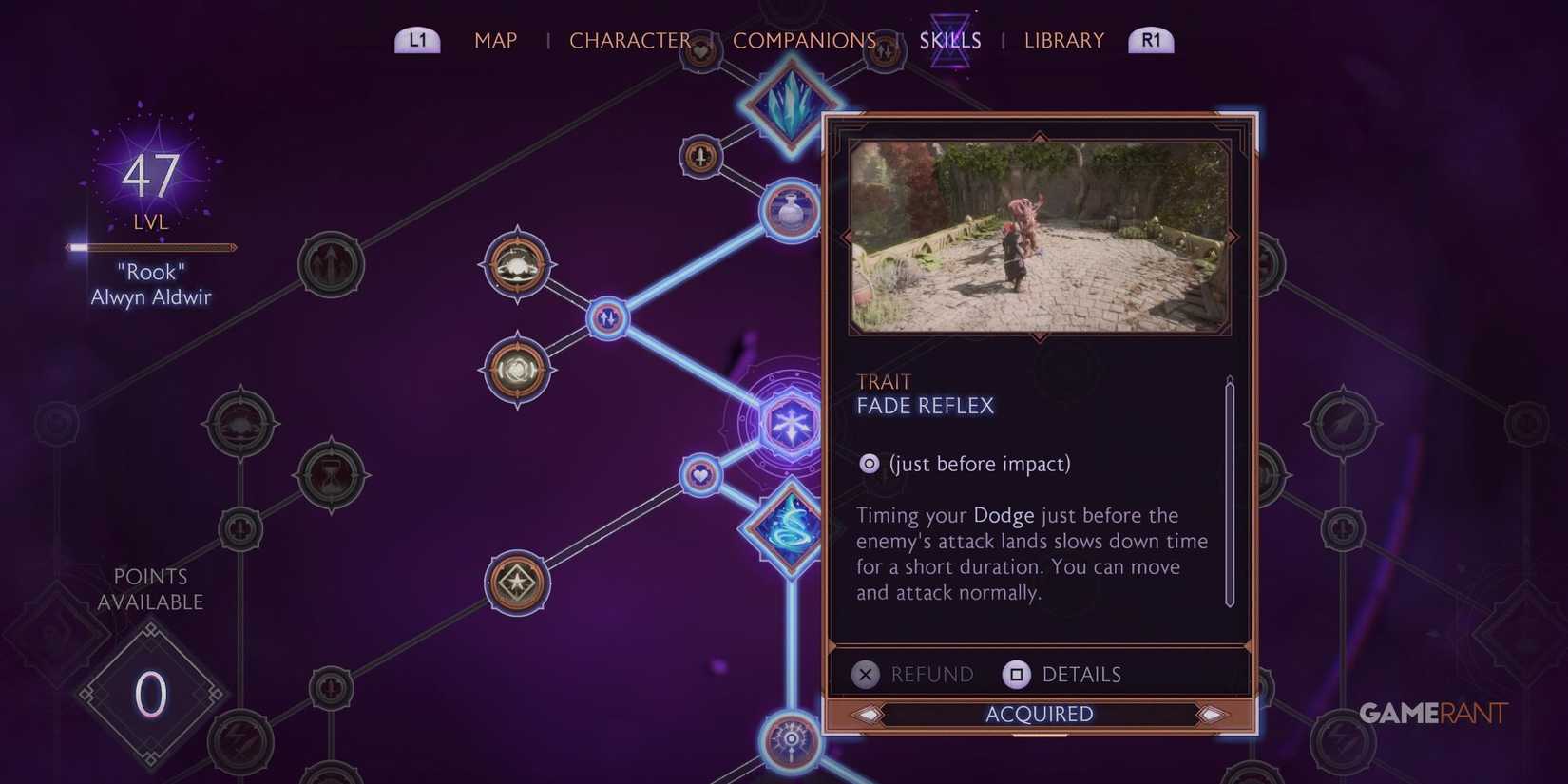Screen dimensions: 1568x784
Task: Select the heart skill node
Action: 700,477
